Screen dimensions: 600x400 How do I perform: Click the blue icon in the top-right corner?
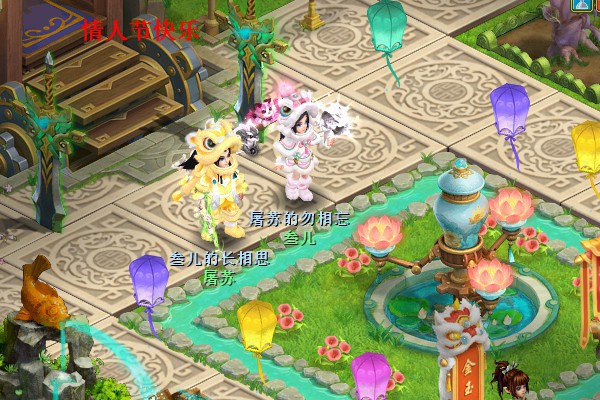[581, 5]
